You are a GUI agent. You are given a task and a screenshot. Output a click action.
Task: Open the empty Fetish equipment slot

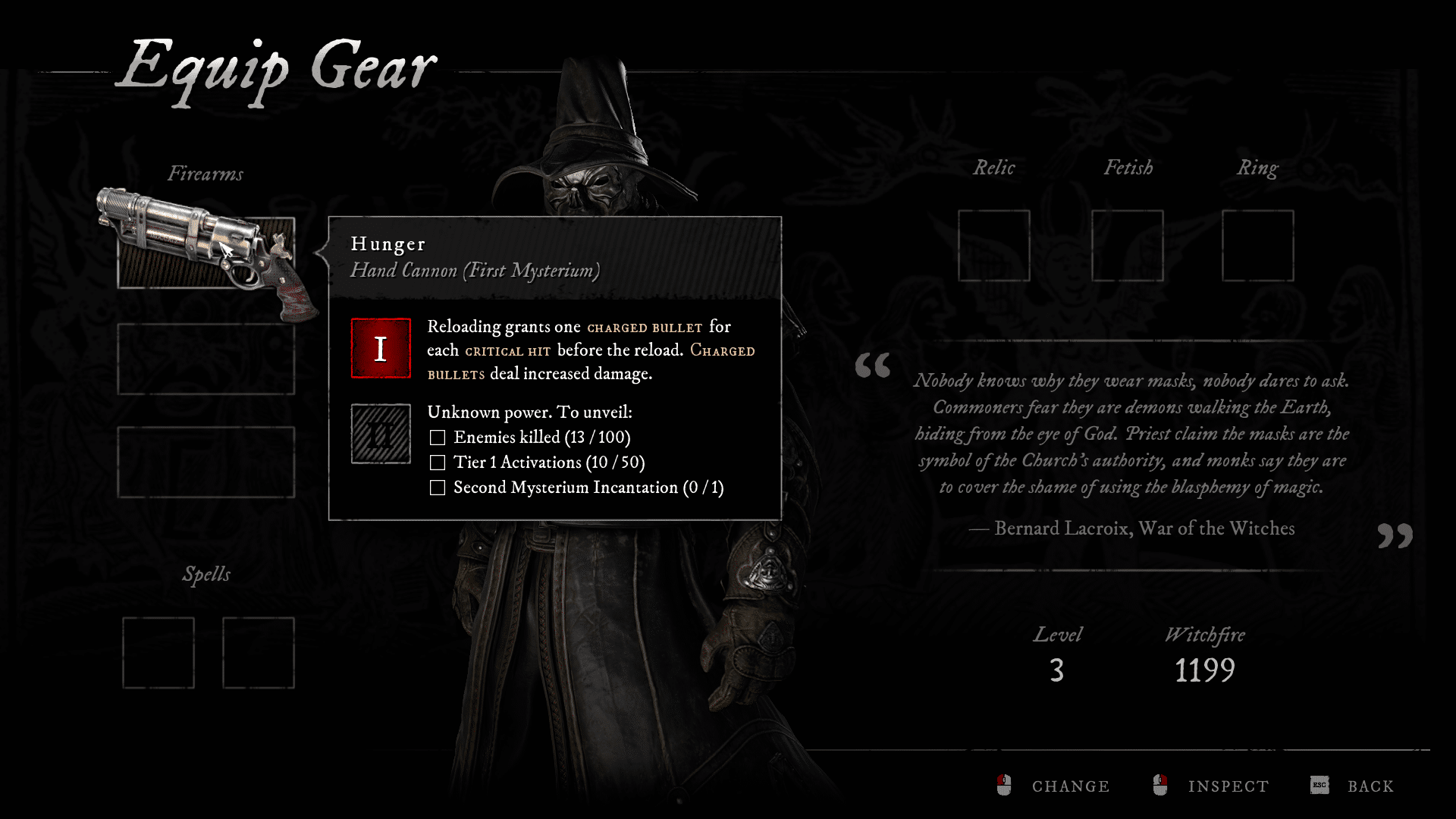coord(1128,245)
